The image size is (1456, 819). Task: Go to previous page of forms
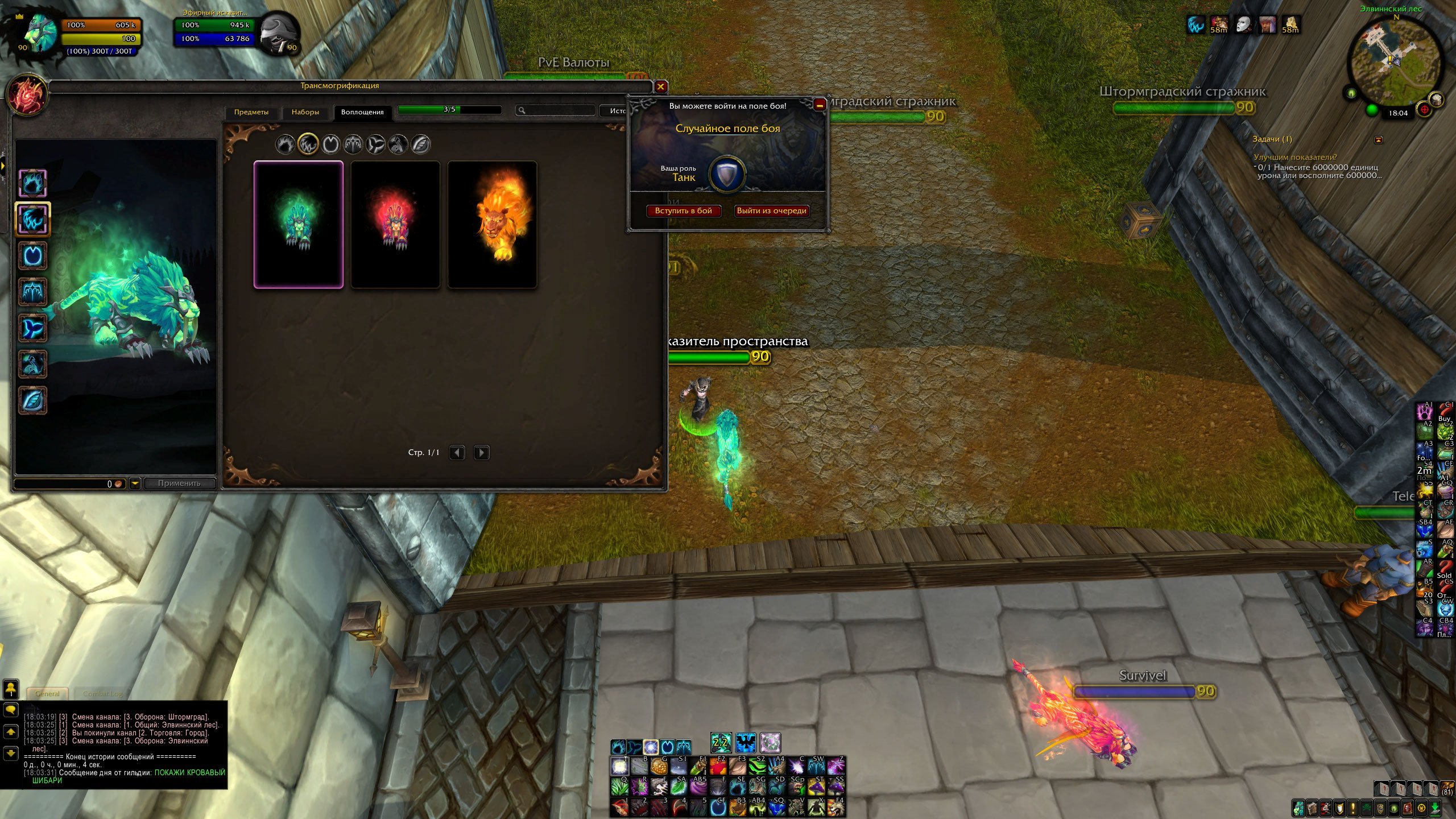tap(457, 453)
